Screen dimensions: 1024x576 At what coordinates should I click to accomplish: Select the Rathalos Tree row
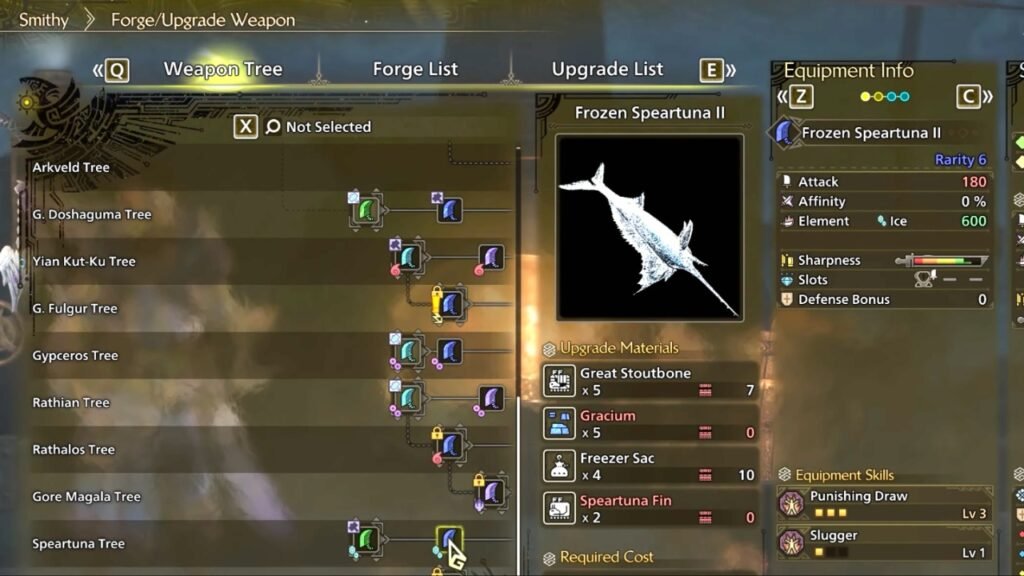click(x=74, y=449)
